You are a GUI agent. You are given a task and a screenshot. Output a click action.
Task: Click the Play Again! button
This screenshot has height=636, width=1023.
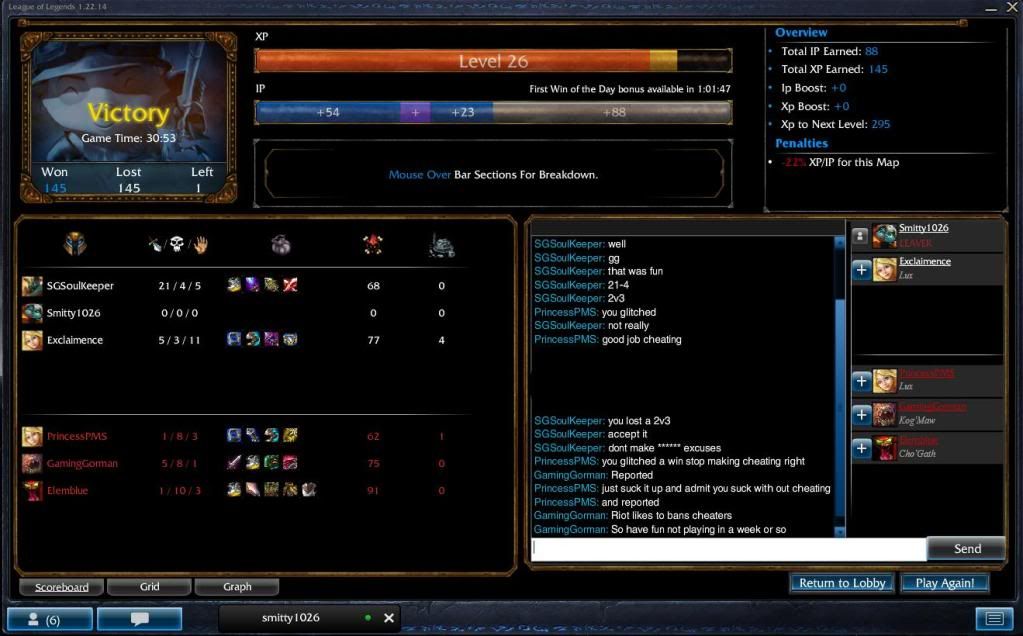coord(945,583)
